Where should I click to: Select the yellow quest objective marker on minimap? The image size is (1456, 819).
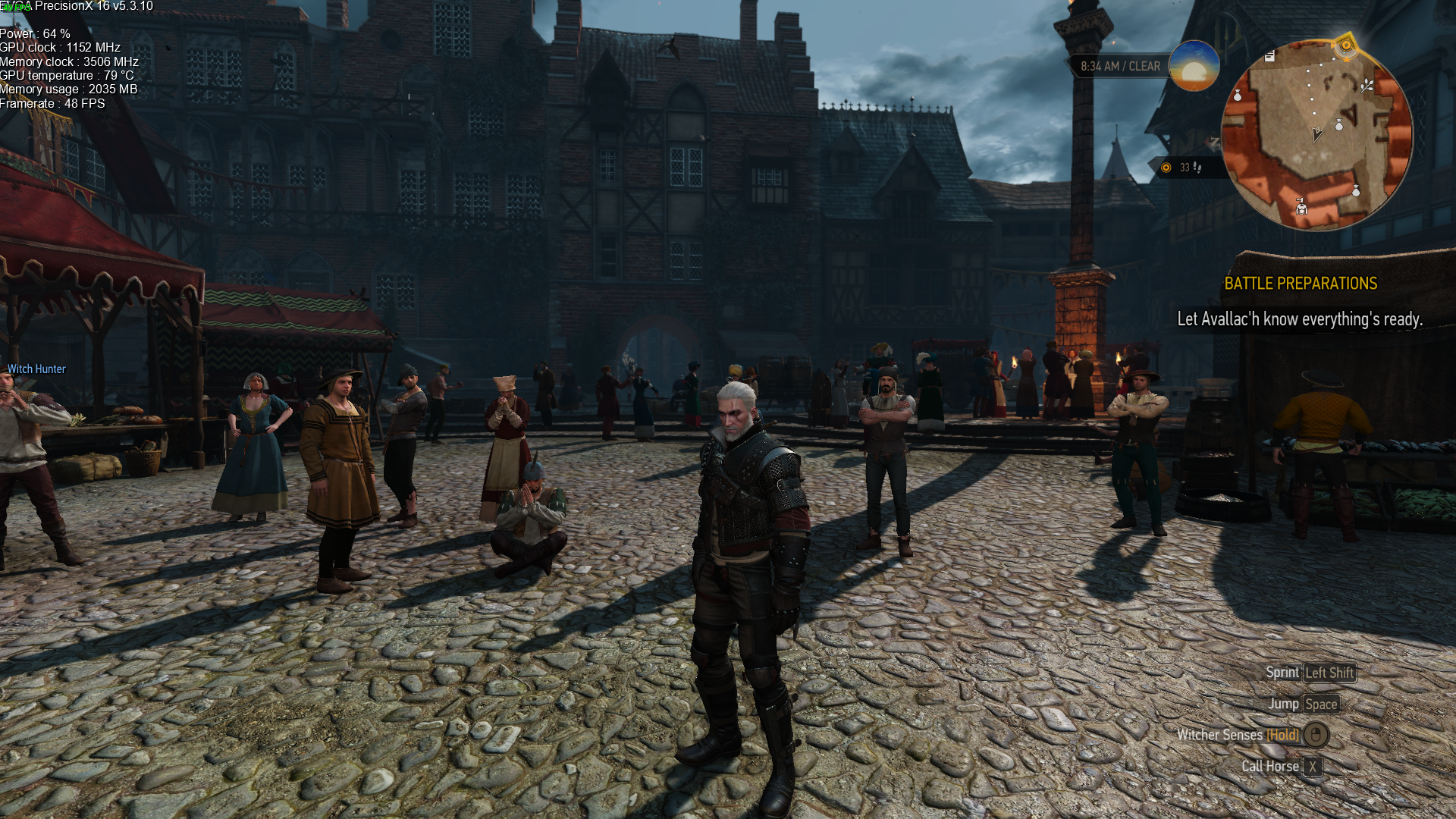1346,45
